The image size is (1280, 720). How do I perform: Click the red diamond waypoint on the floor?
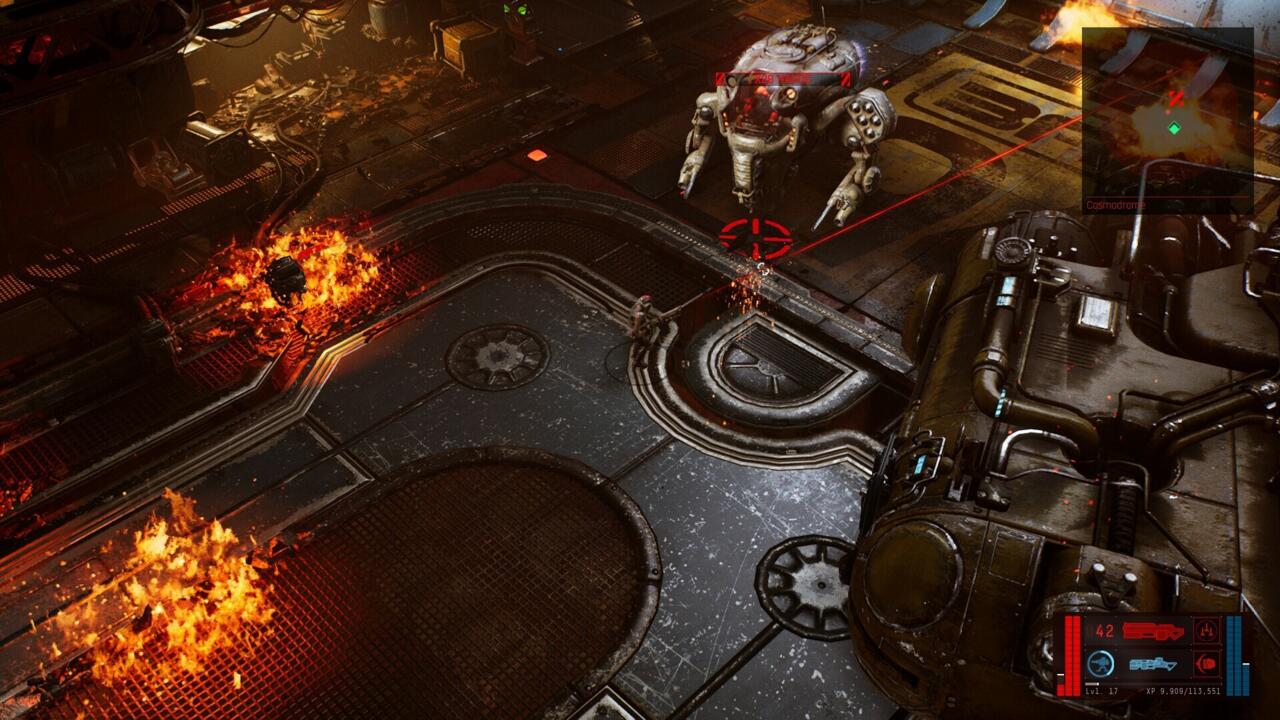pos(537,153)
